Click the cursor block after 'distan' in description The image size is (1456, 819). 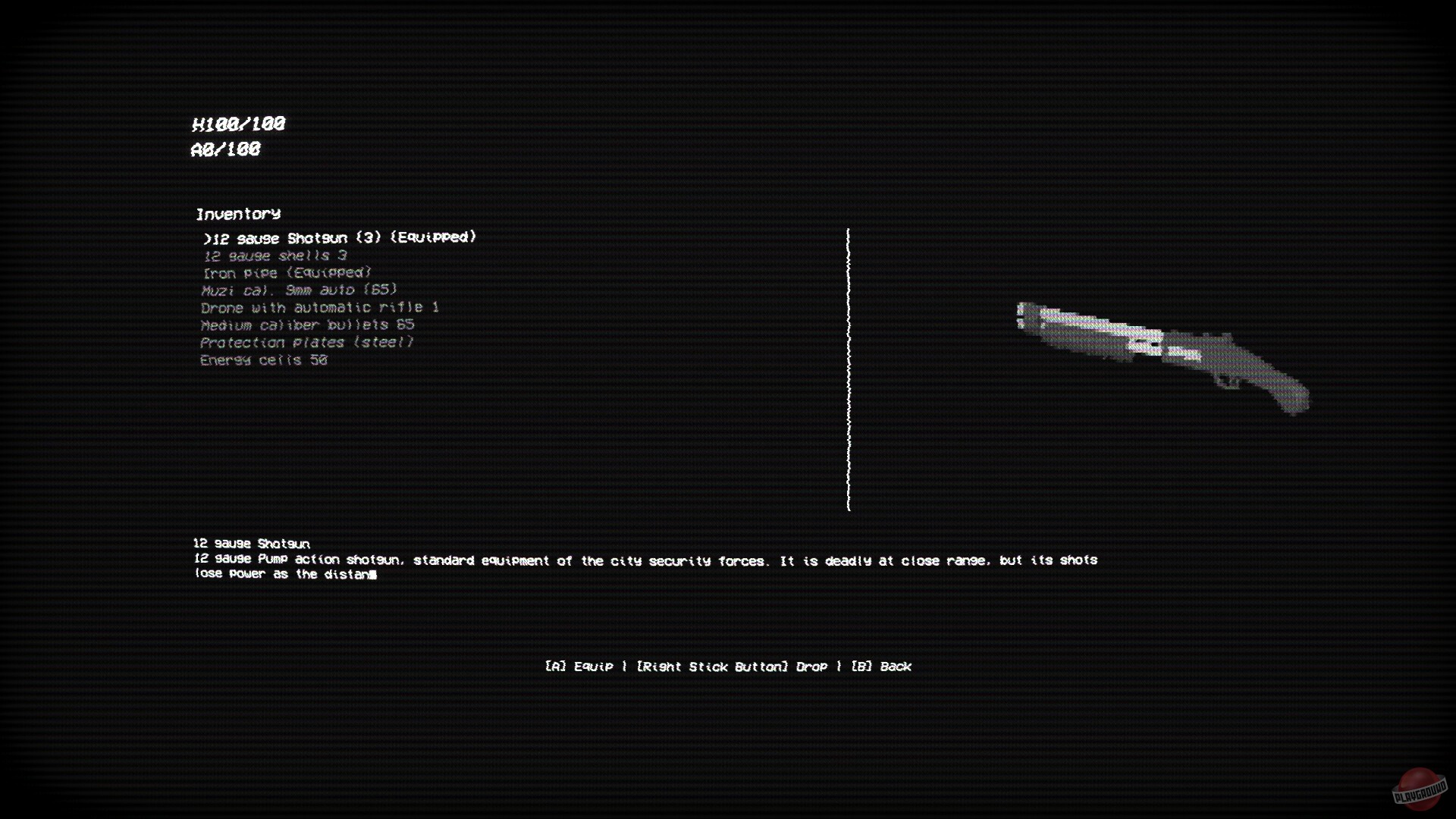374,575
